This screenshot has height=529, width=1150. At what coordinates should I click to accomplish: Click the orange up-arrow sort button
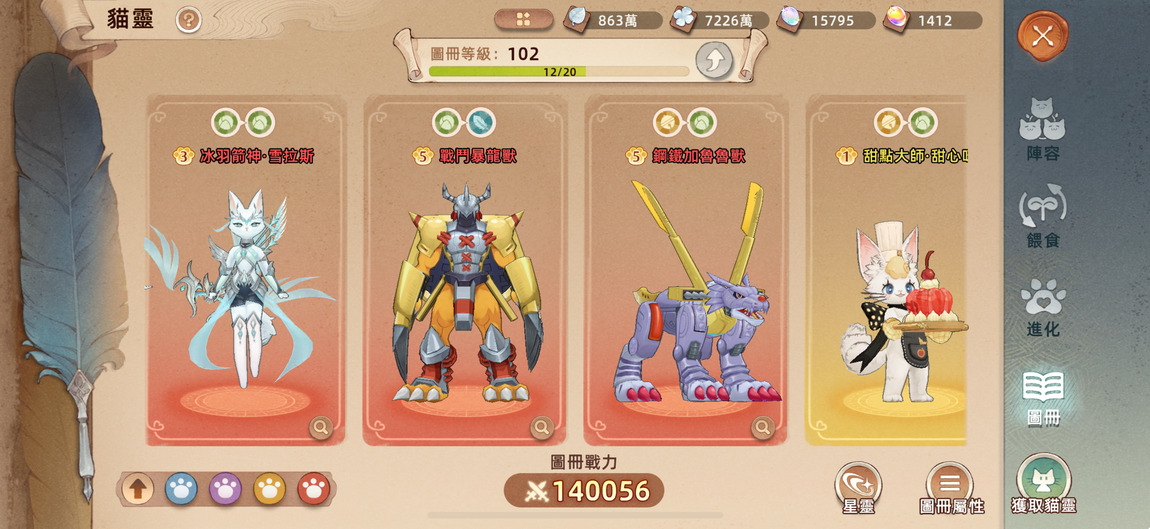pyautogui.click(x=138, y=489)
